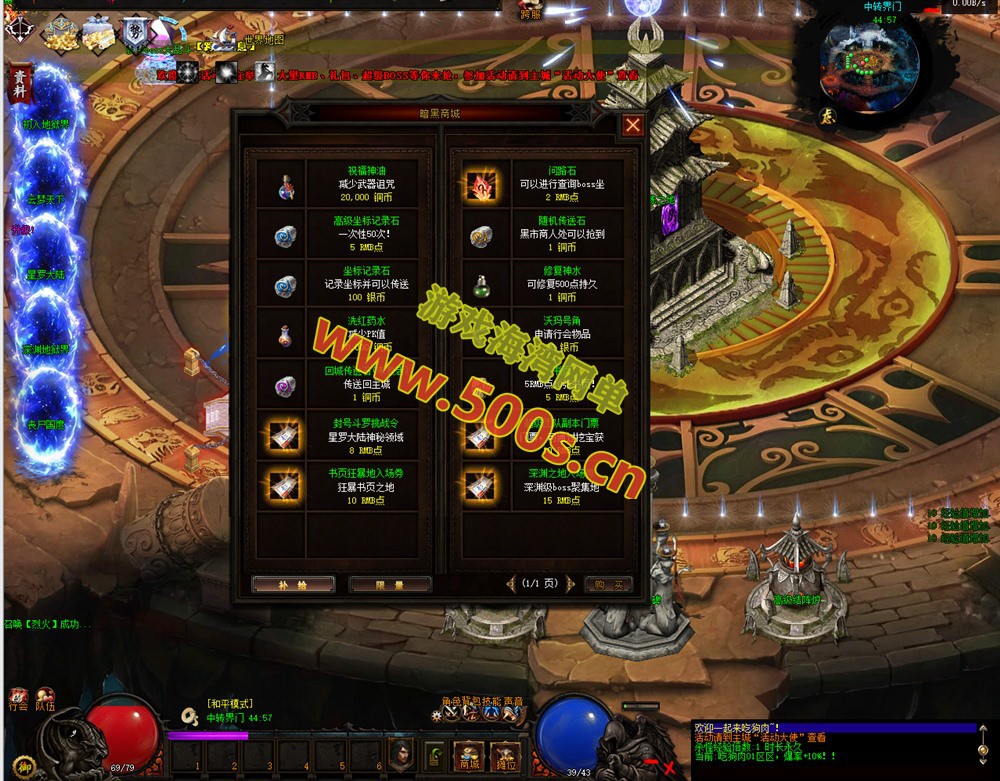The height and width of the screenshot is (781, 1000).
Task: Open the 商城 shop from the bottom bar
Action: (x=468, y=756)
